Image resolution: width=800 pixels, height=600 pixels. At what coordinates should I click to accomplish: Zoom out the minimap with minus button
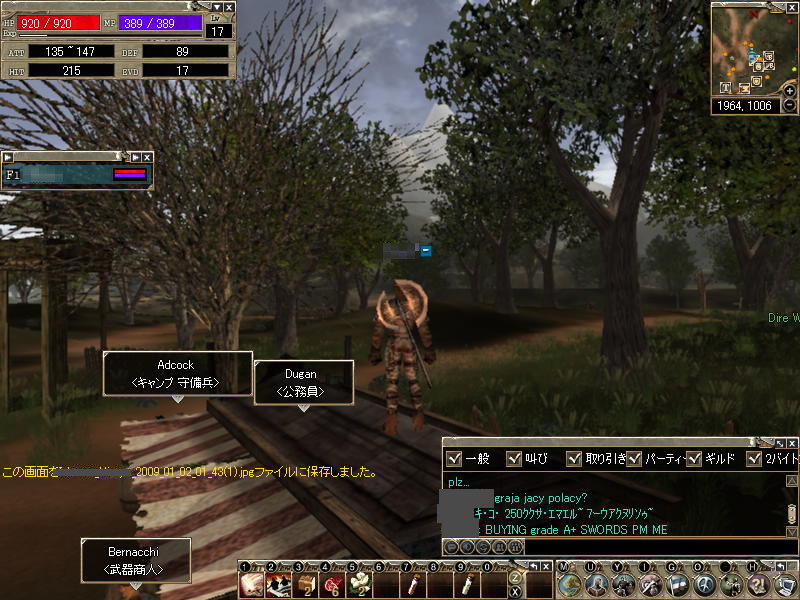[x=790, y=105]
